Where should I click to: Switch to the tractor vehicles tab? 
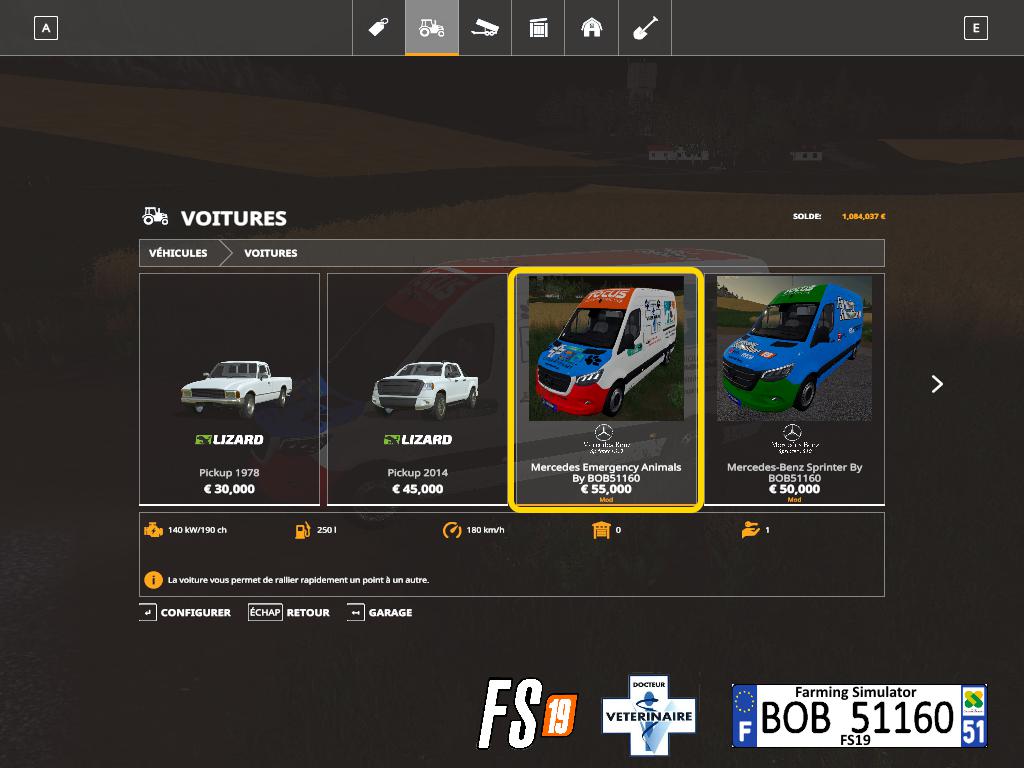[432, 28]
